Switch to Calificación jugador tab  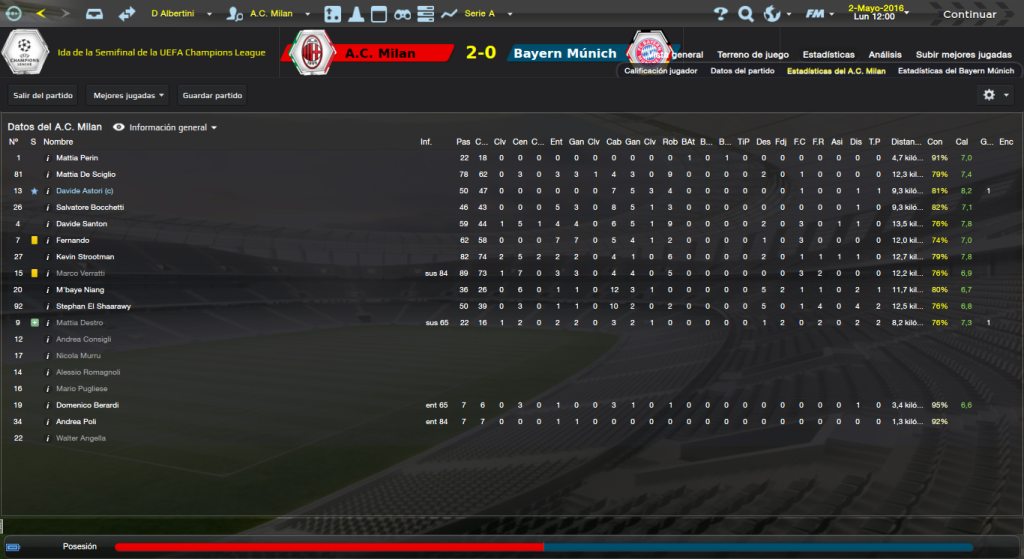[x=661, y=71]
